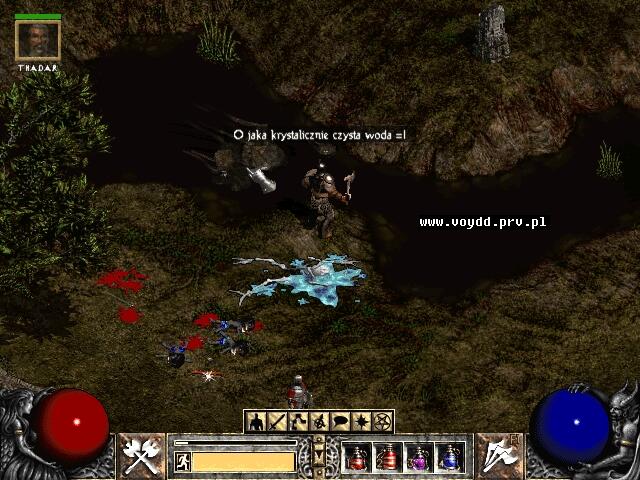This screenshot has height=480, width=640.
Task: Open the game menu pentagram icon
Action: click(x=382, y=421)
